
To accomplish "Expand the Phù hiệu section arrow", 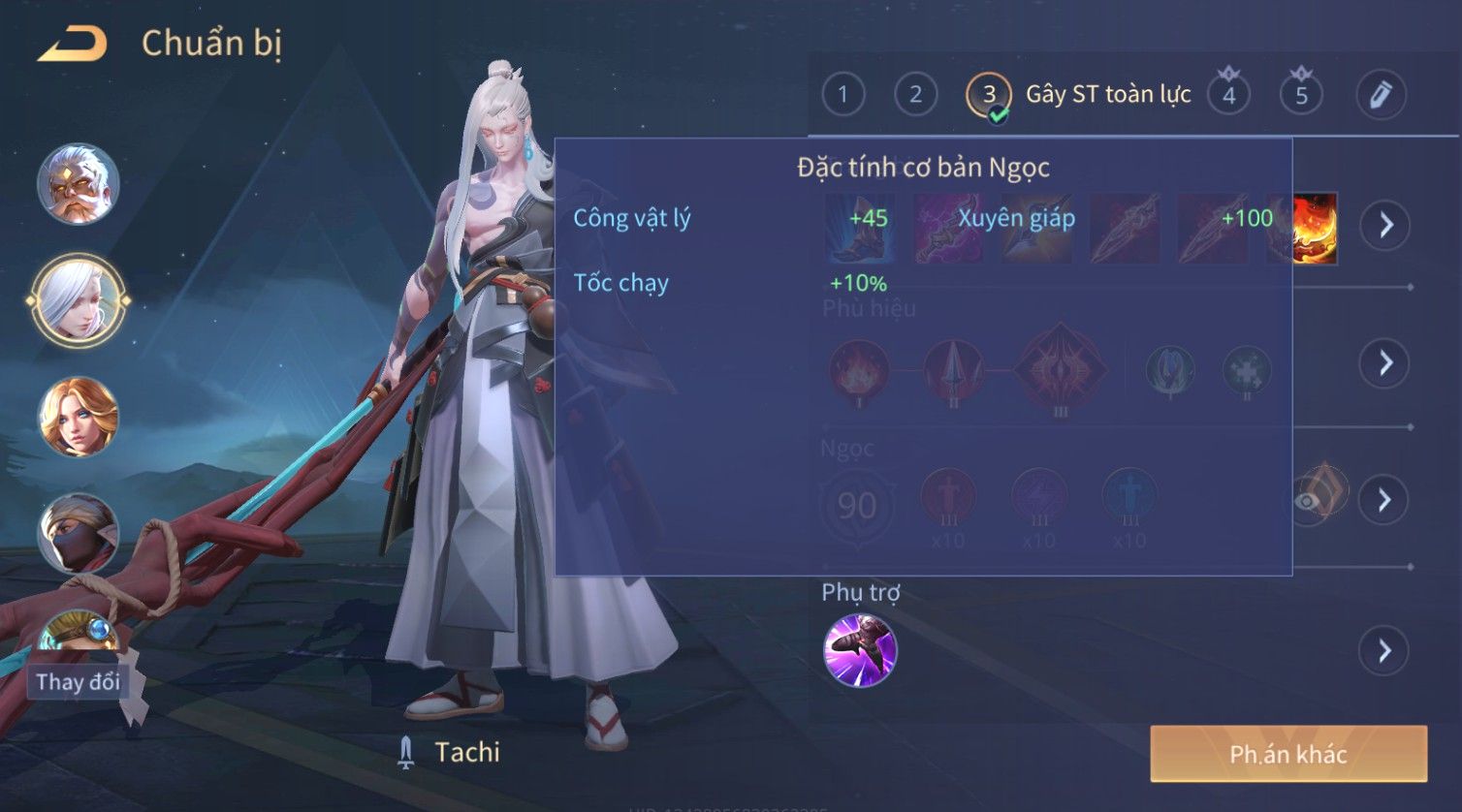I will coord(1384,363).
